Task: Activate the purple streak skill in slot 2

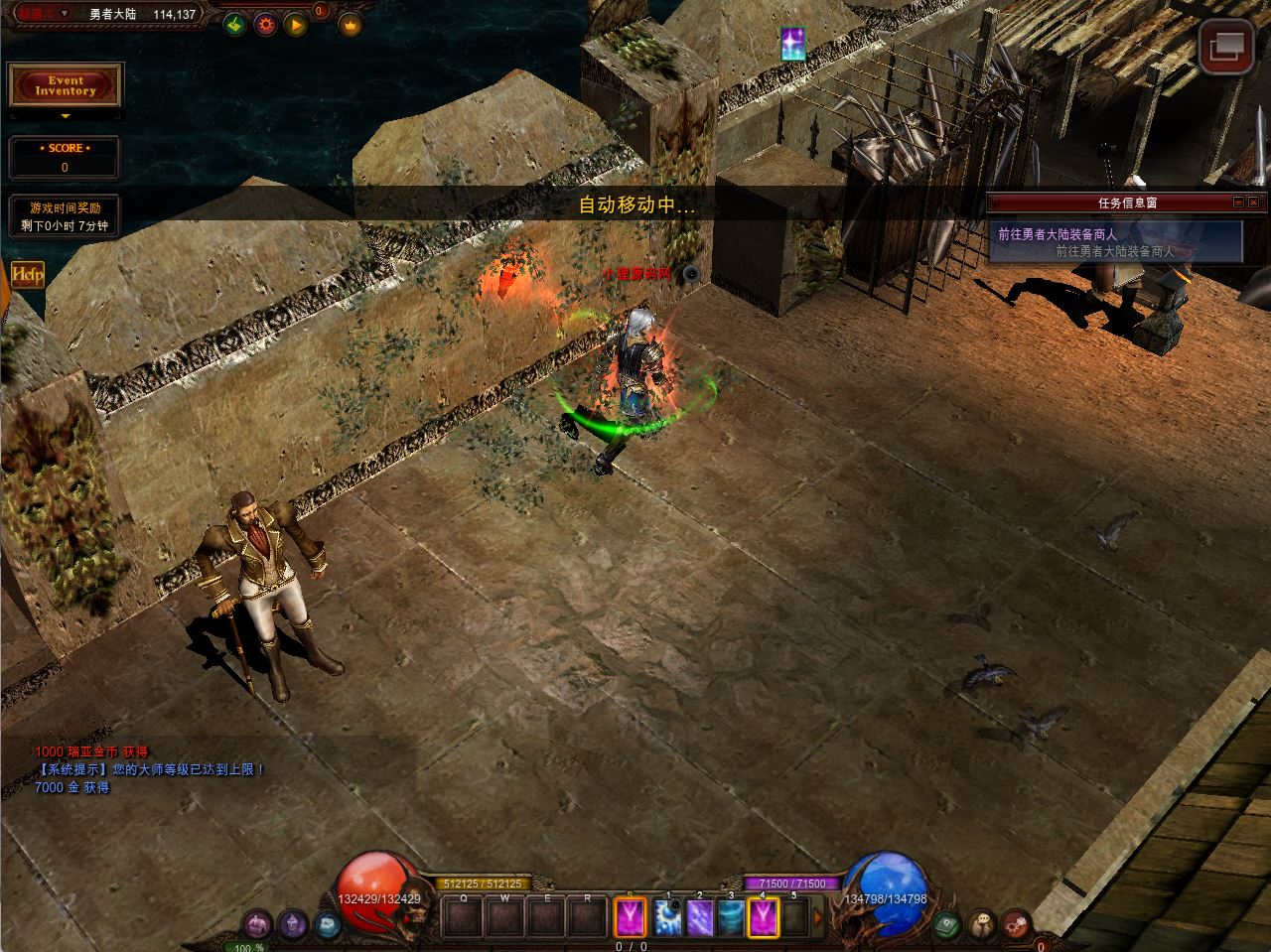Action: (x=699, y=917)
